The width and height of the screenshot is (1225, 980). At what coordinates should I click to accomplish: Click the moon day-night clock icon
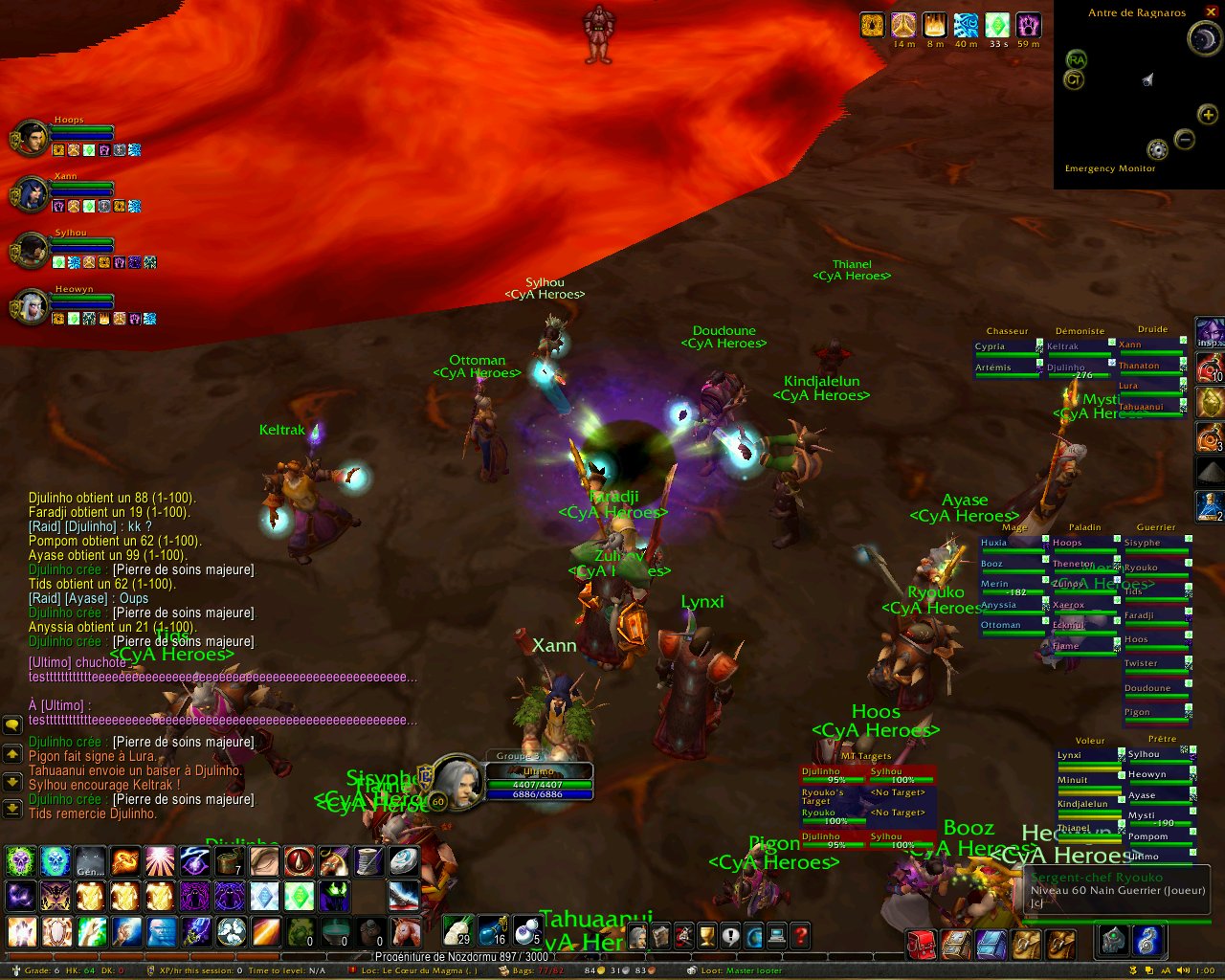click(x=1202, y=38)
